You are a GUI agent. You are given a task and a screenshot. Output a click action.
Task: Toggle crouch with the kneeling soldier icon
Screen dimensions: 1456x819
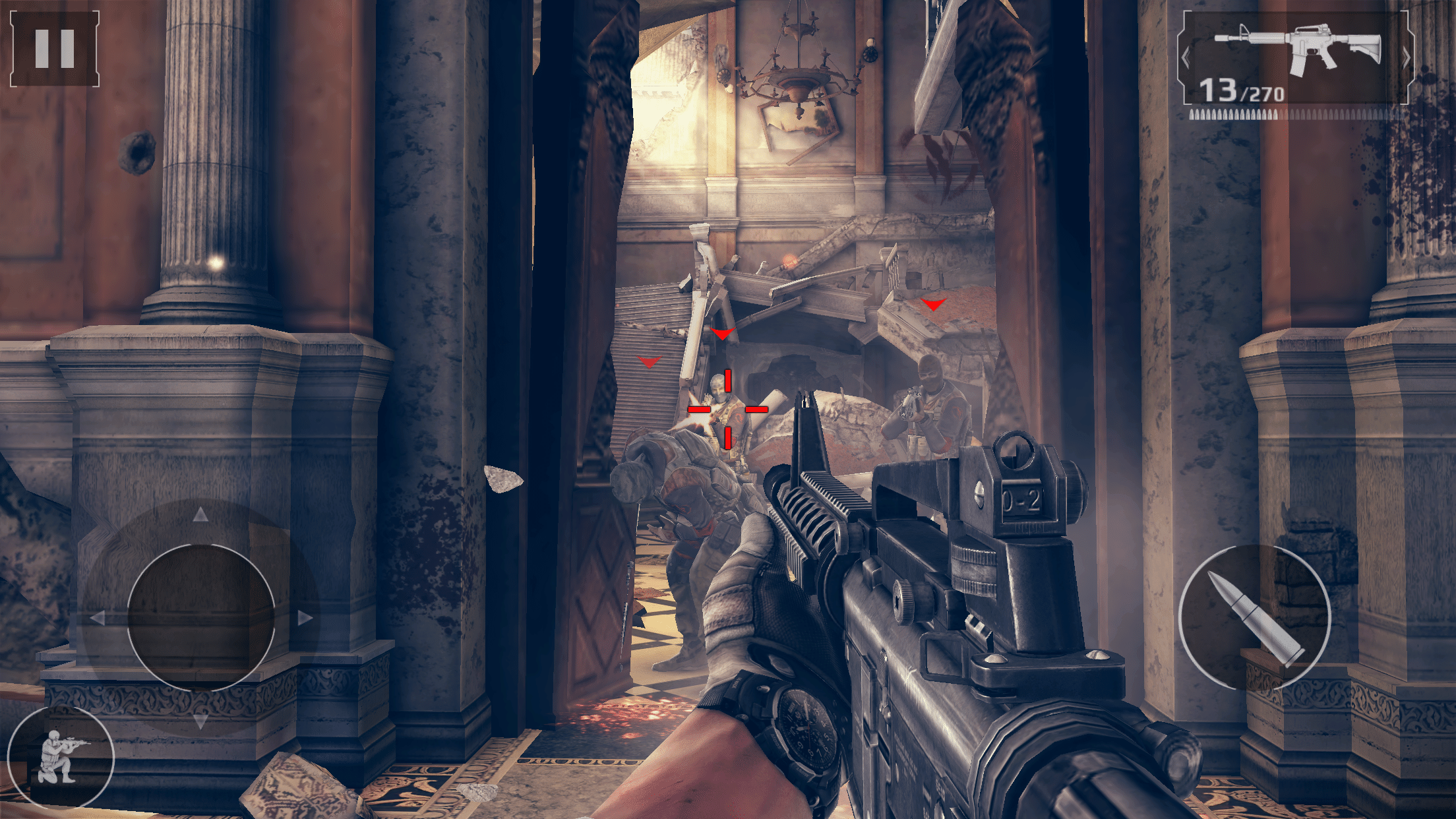[x=61, y=757]
